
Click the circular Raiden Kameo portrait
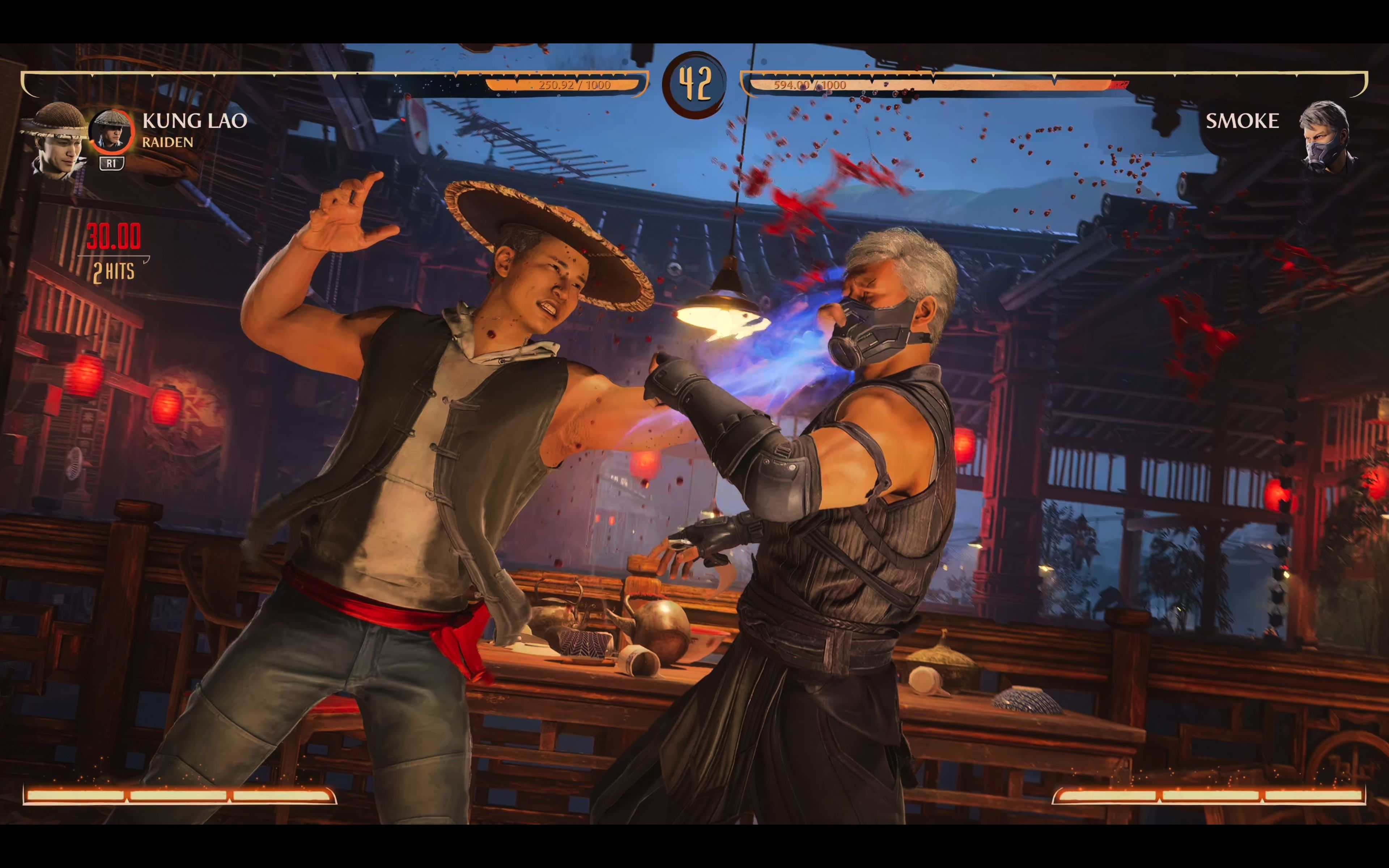112,131
